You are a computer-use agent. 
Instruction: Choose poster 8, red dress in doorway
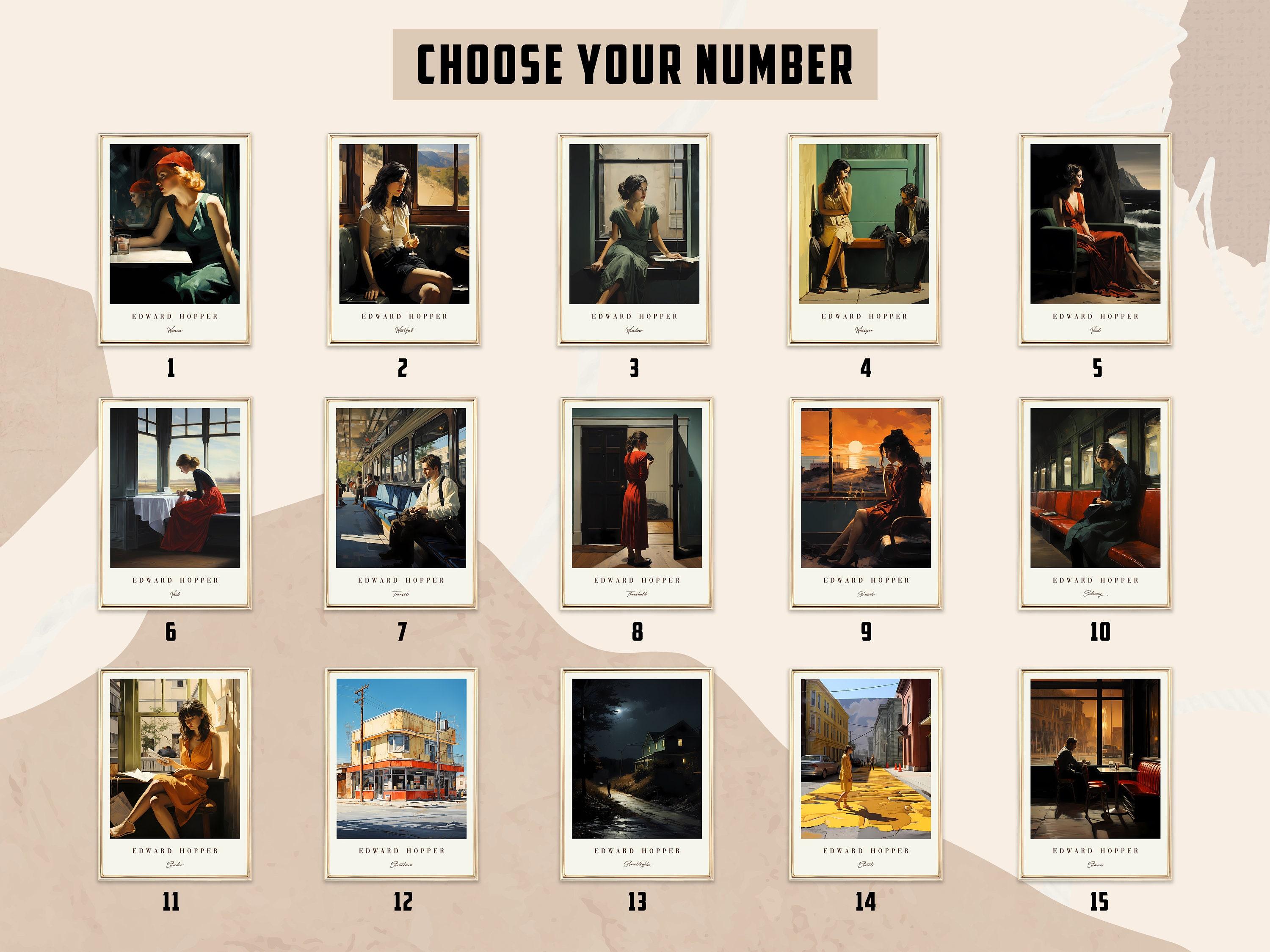click(636, 488)
